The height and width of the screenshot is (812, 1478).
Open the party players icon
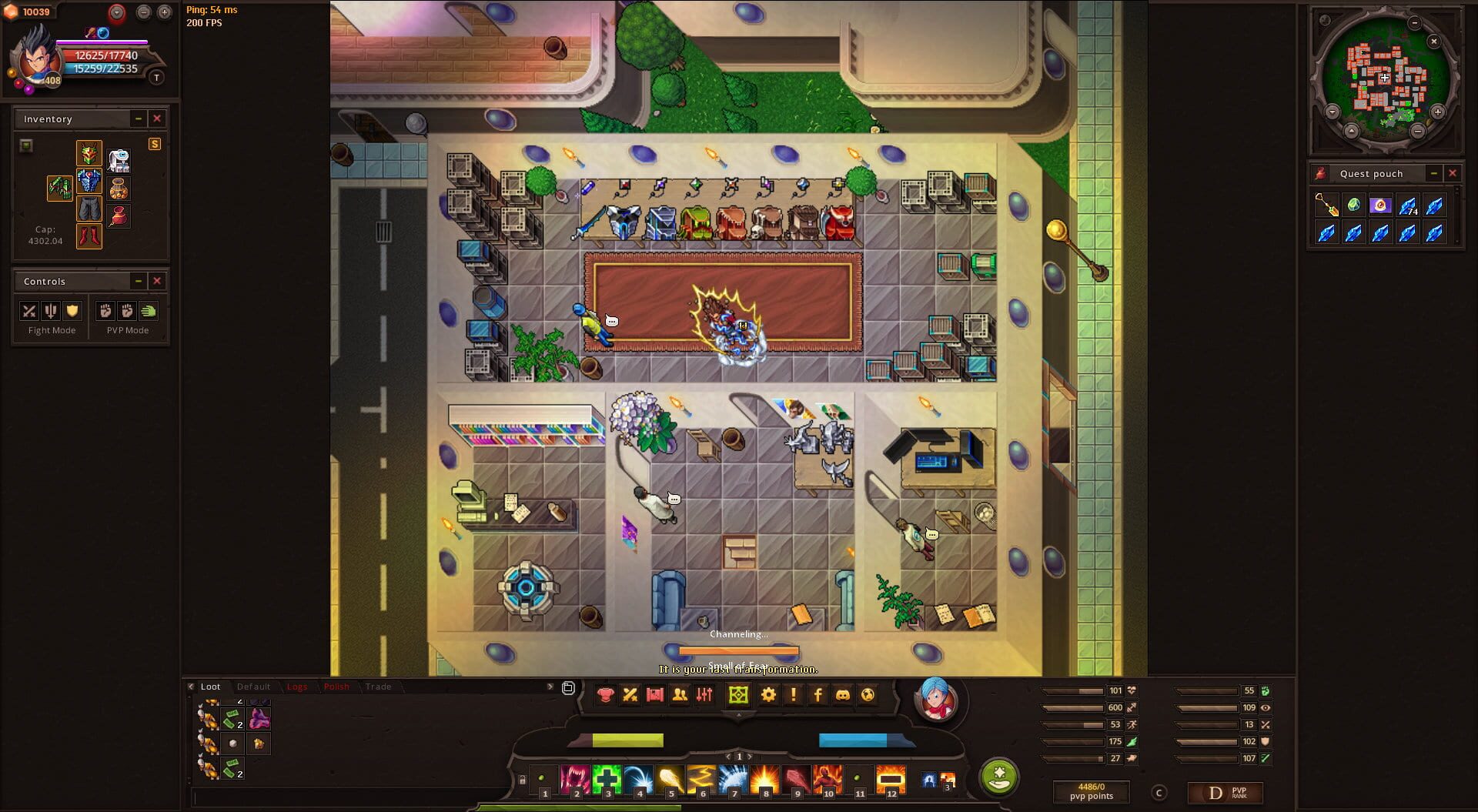coord(680,695)
